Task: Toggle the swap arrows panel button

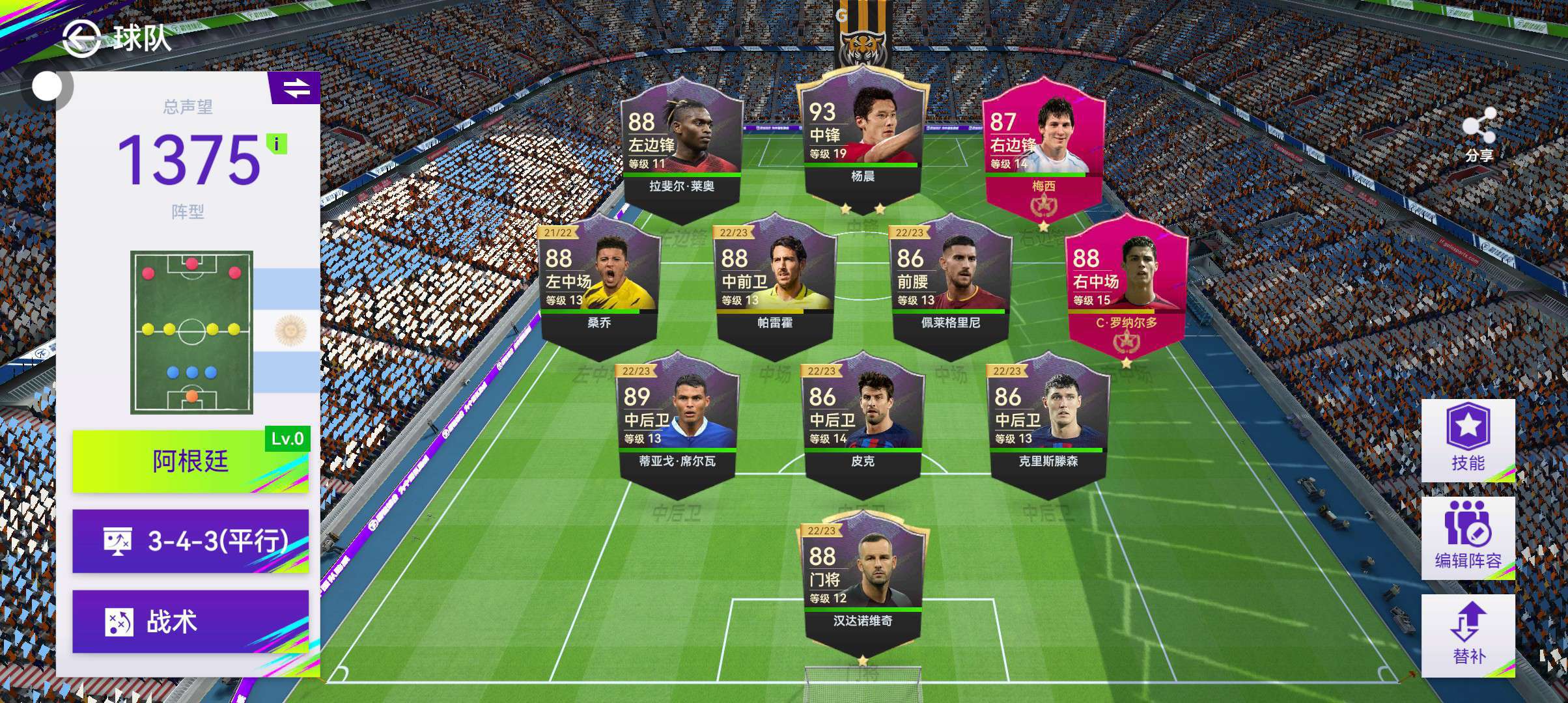Action: pyautogui.click(x=296, y=88)
